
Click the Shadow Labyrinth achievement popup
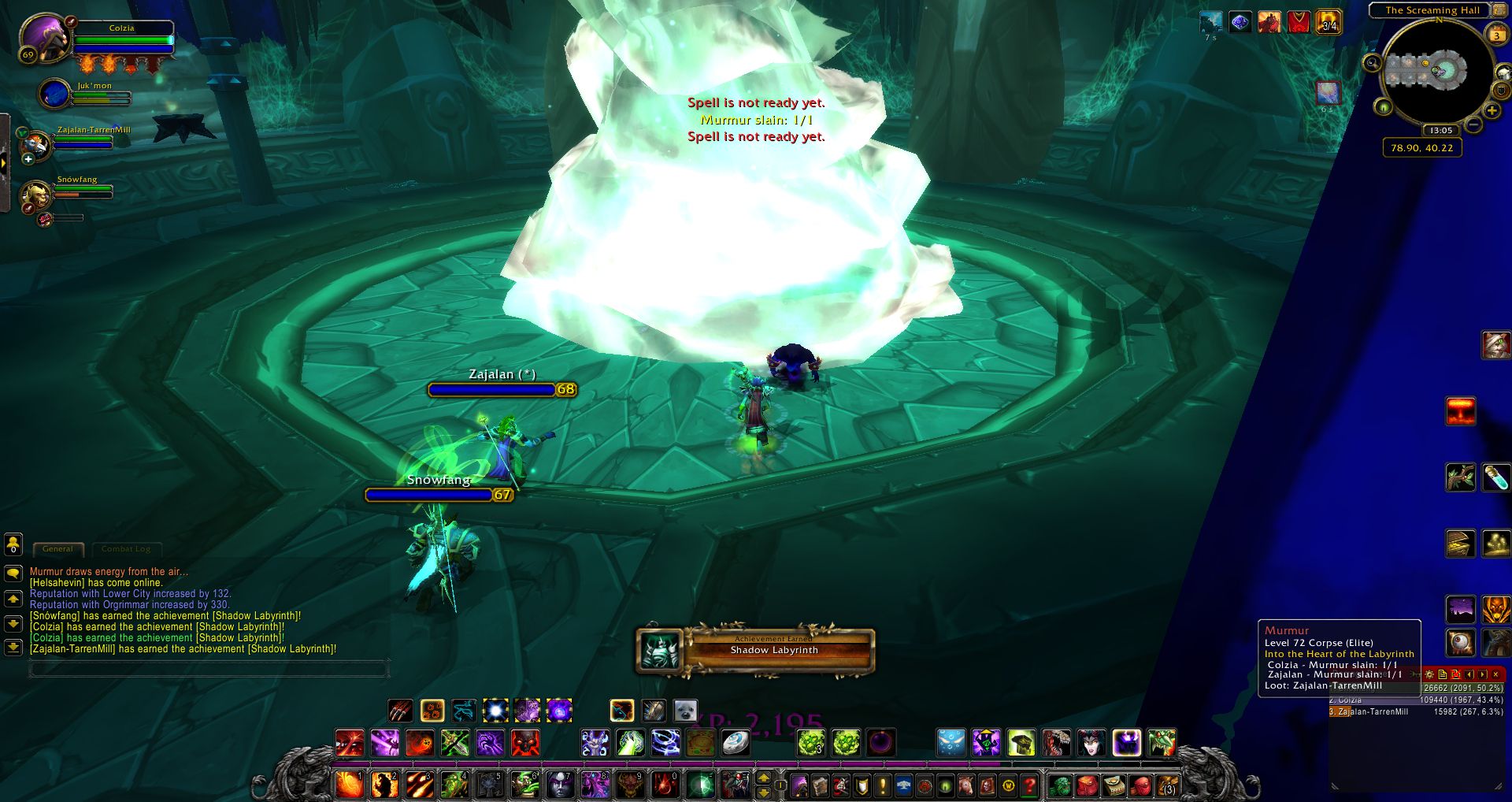[x=756, y=651]
